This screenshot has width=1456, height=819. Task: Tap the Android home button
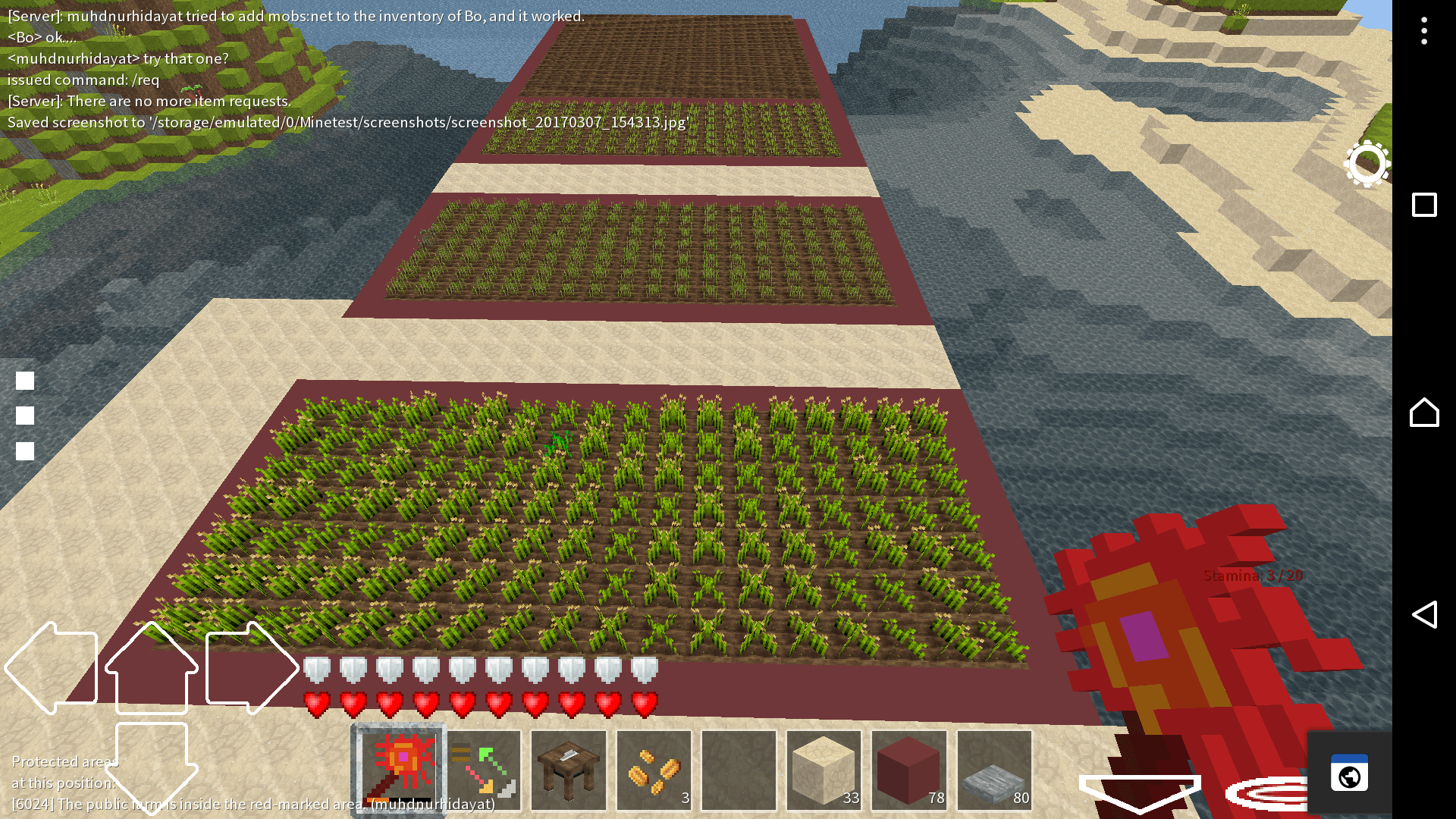[1423, 412]
